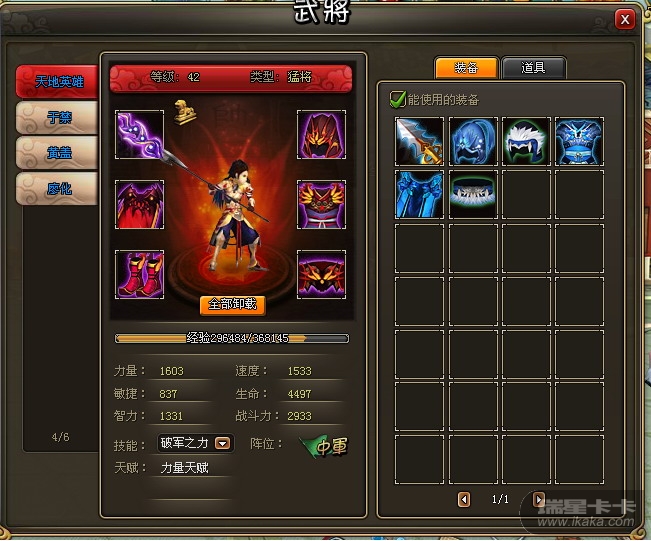Select the 天地英雄 general tab
The width and height of the screenshot is (651, 541).
coord(58,83)
